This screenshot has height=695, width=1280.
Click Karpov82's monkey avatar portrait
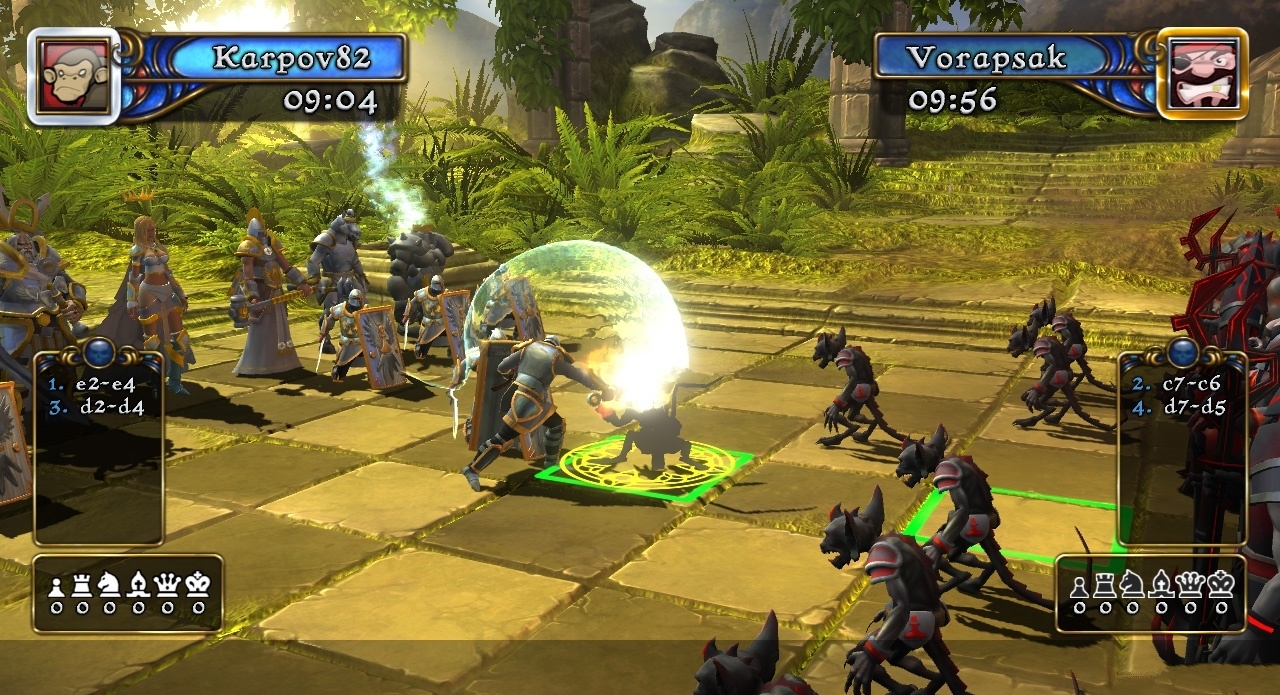pos(73,76)
